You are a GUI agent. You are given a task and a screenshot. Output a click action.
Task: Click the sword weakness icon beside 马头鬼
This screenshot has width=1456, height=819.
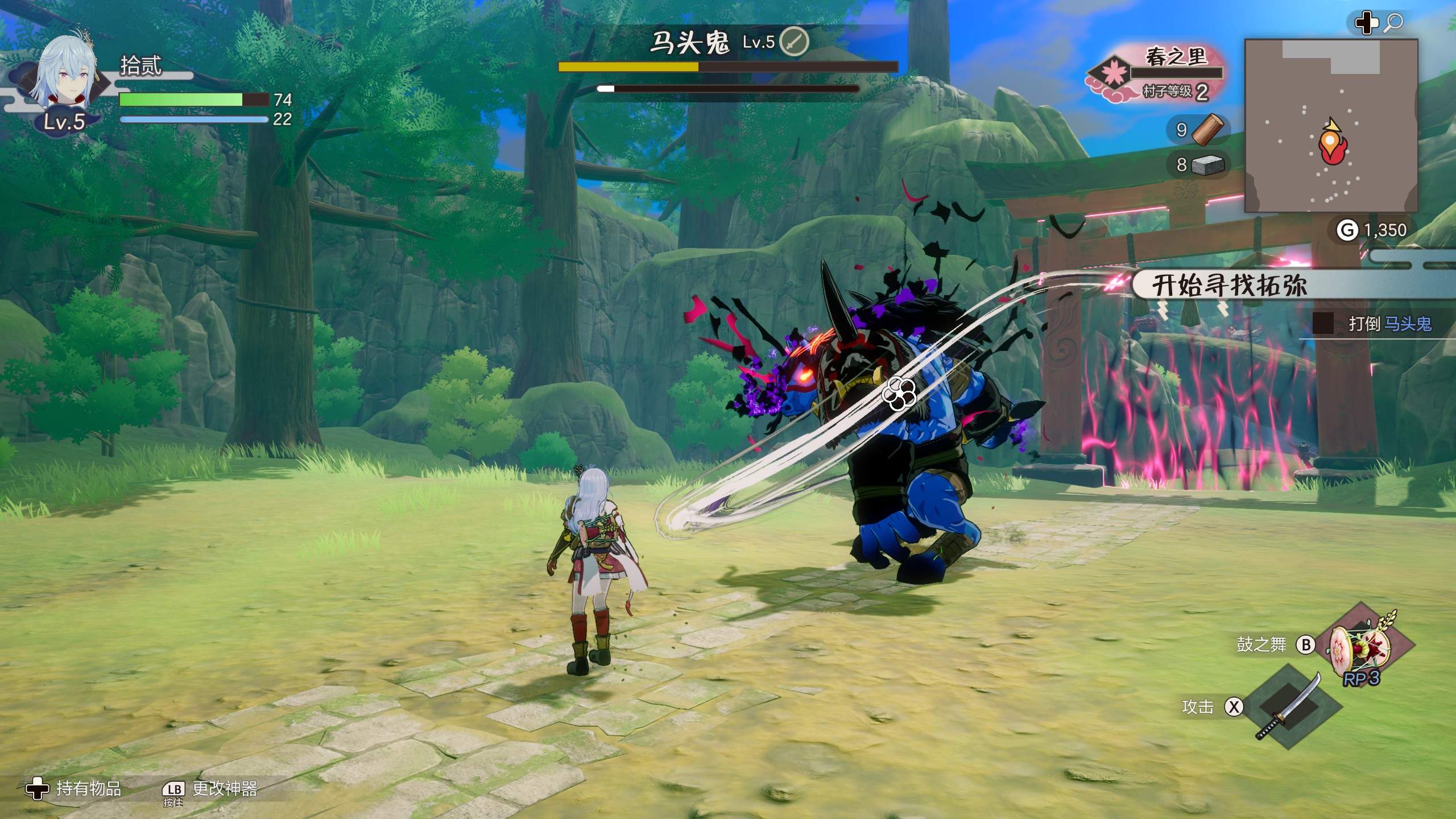(793, 42)
